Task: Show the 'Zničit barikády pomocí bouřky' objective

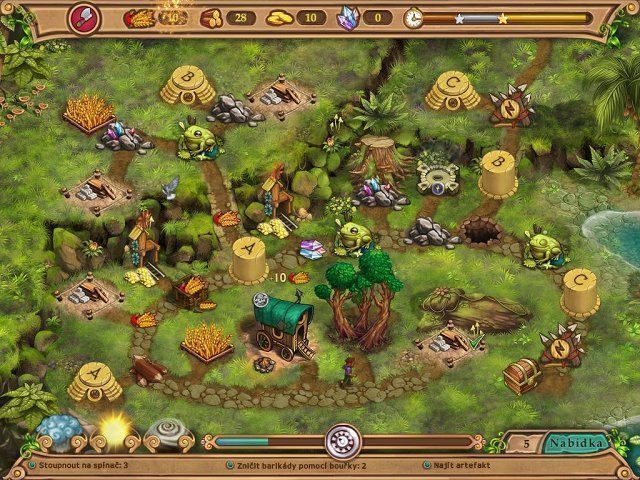Action: pyautogui.click(x=297, y=466)
